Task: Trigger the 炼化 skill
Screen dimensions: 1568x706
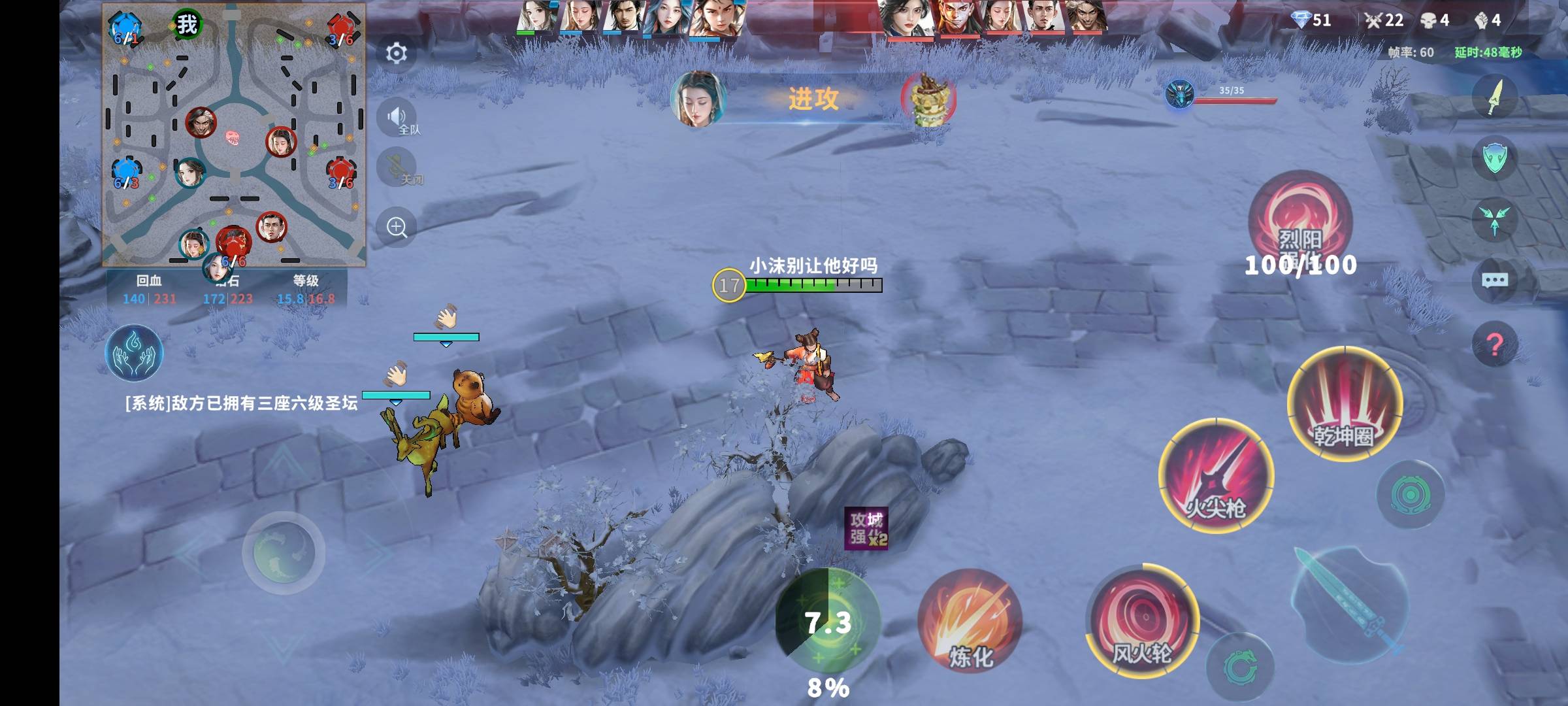Action: [970, 621]
